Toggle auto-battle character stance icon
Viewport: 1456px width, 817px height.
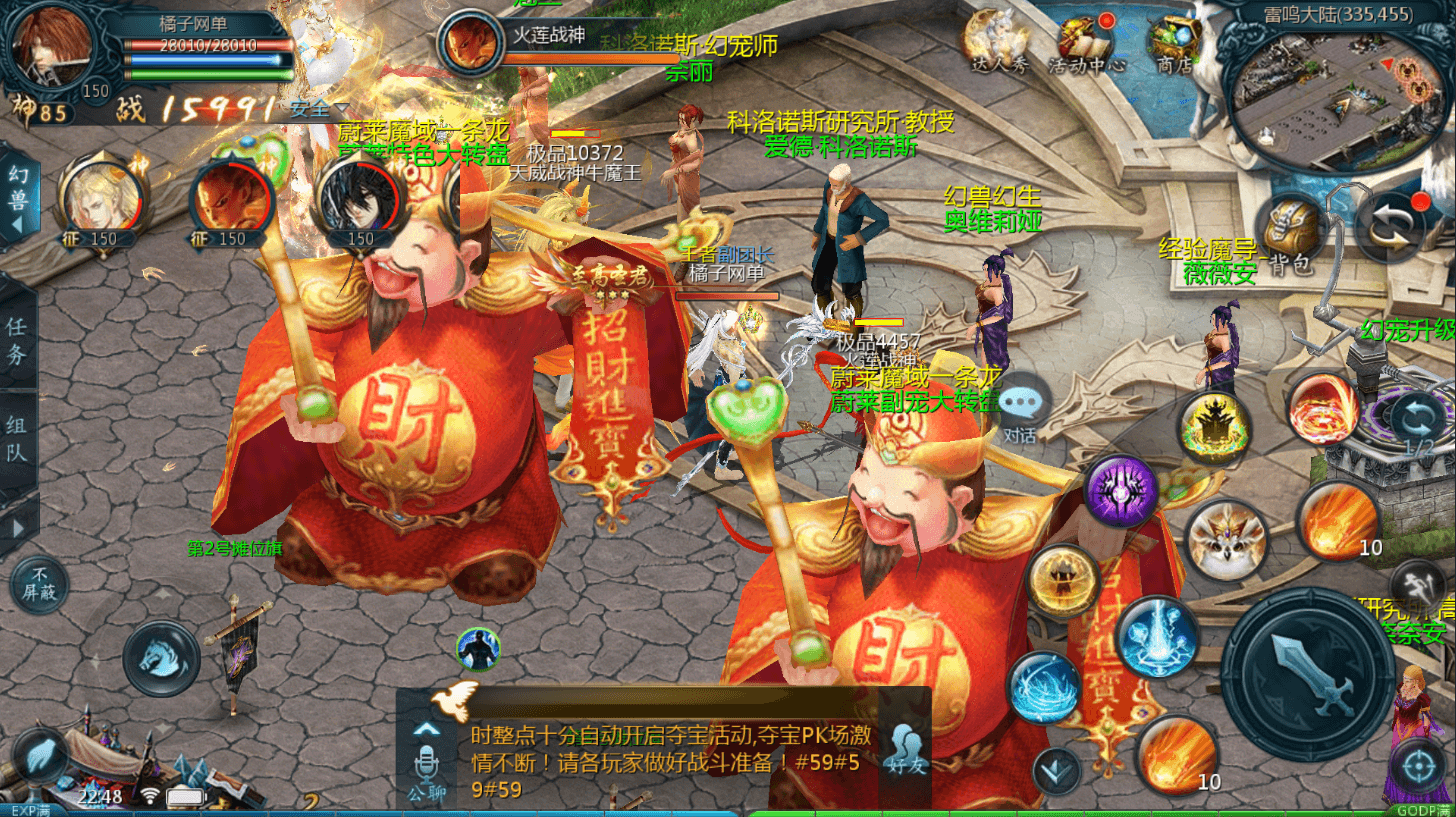coord(478,649)
